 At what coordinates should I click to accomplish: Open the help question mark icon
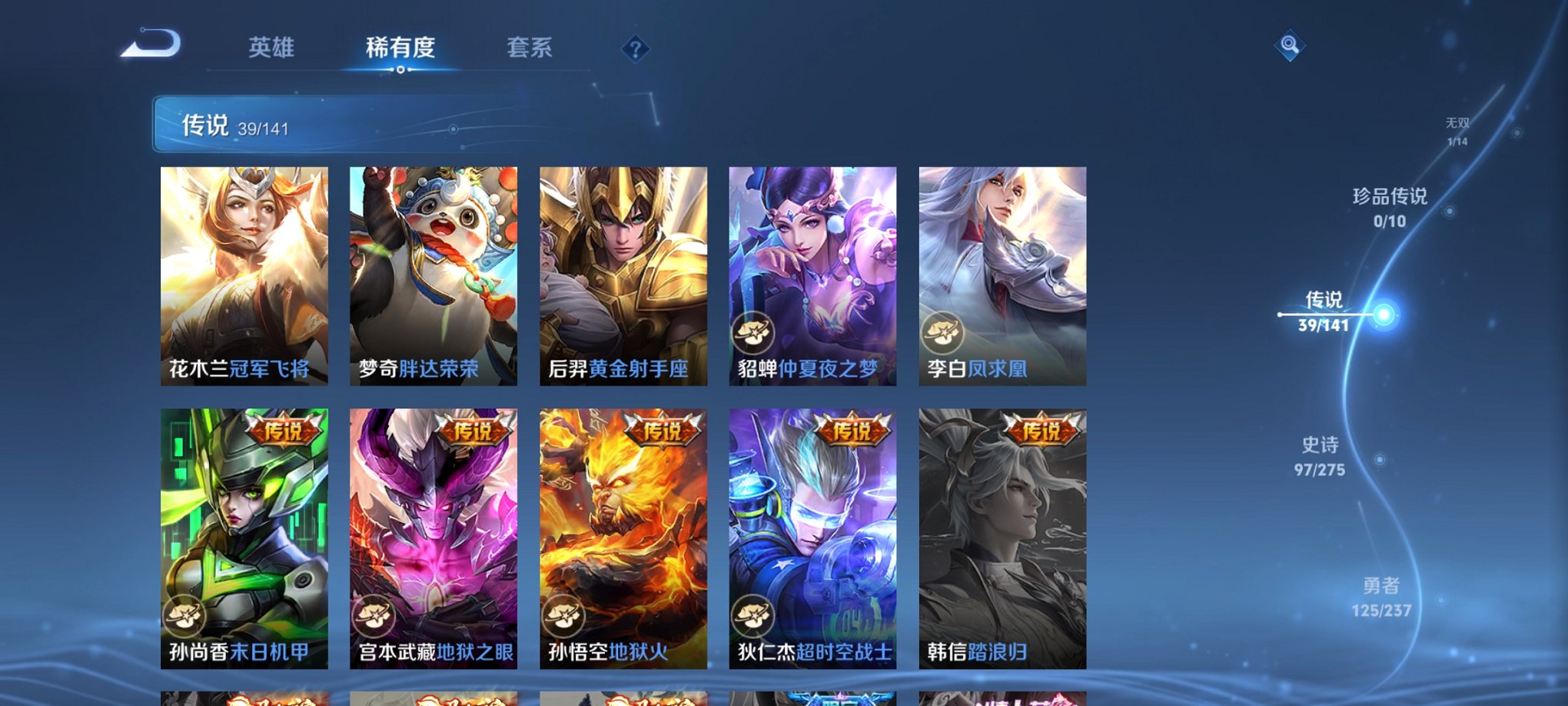point(634,49)
